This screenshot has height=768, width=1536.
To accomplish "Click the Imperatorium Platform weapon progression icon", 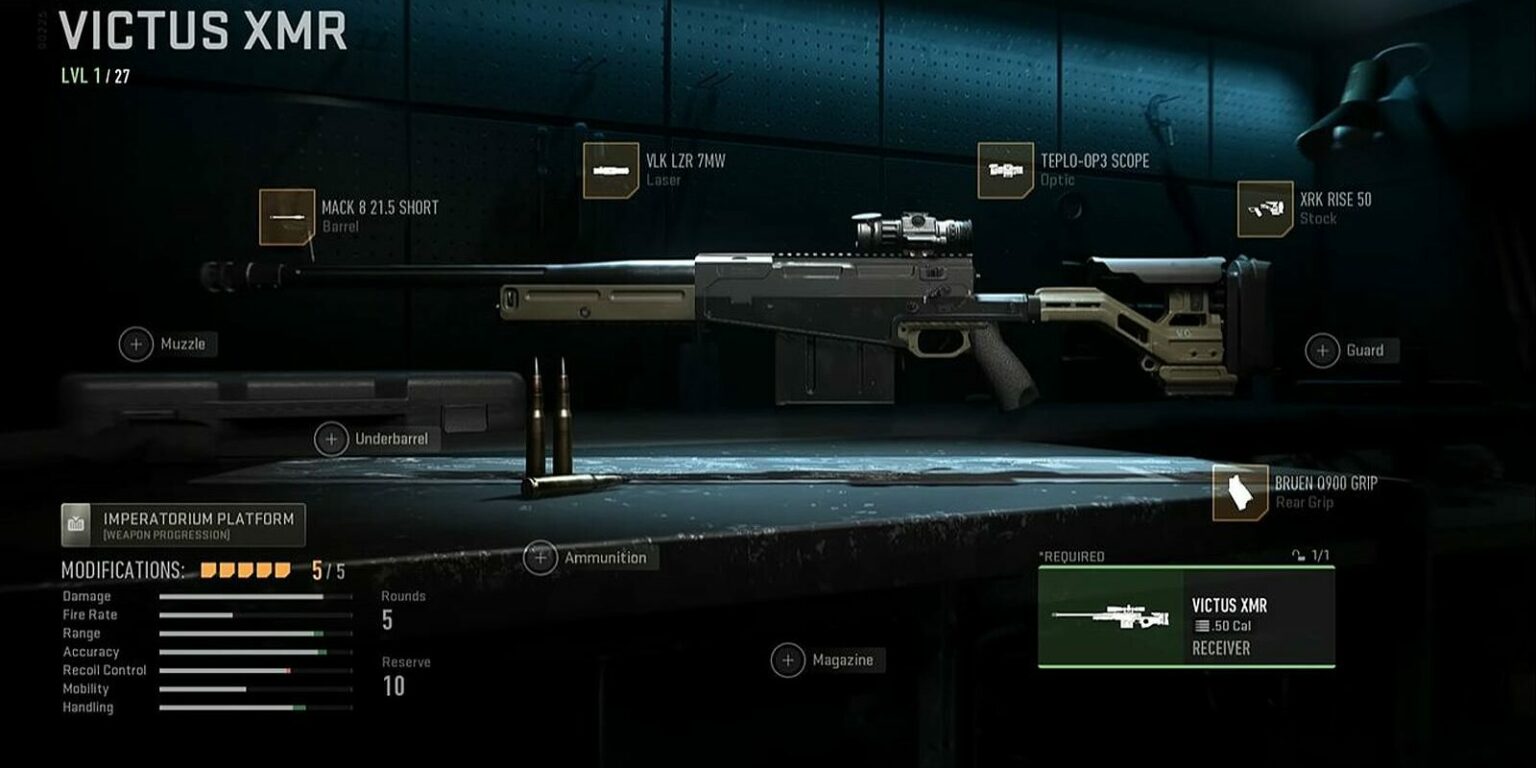I will [77, 521].
